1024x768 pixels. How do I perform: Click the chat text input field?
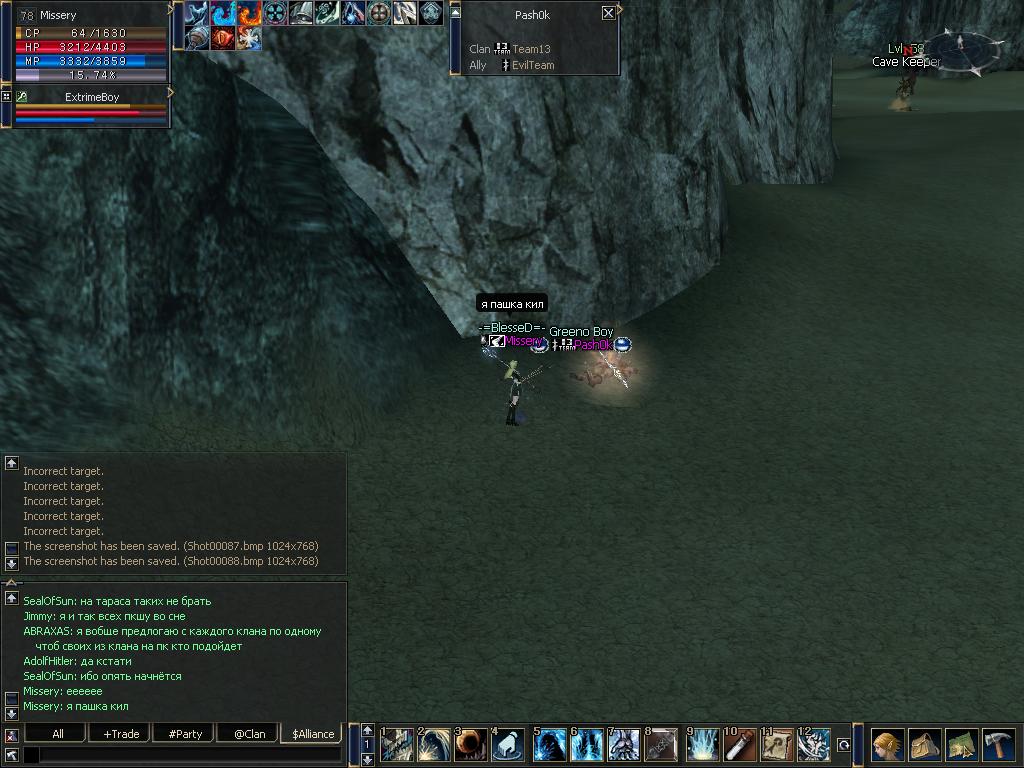tap(190, 756)
